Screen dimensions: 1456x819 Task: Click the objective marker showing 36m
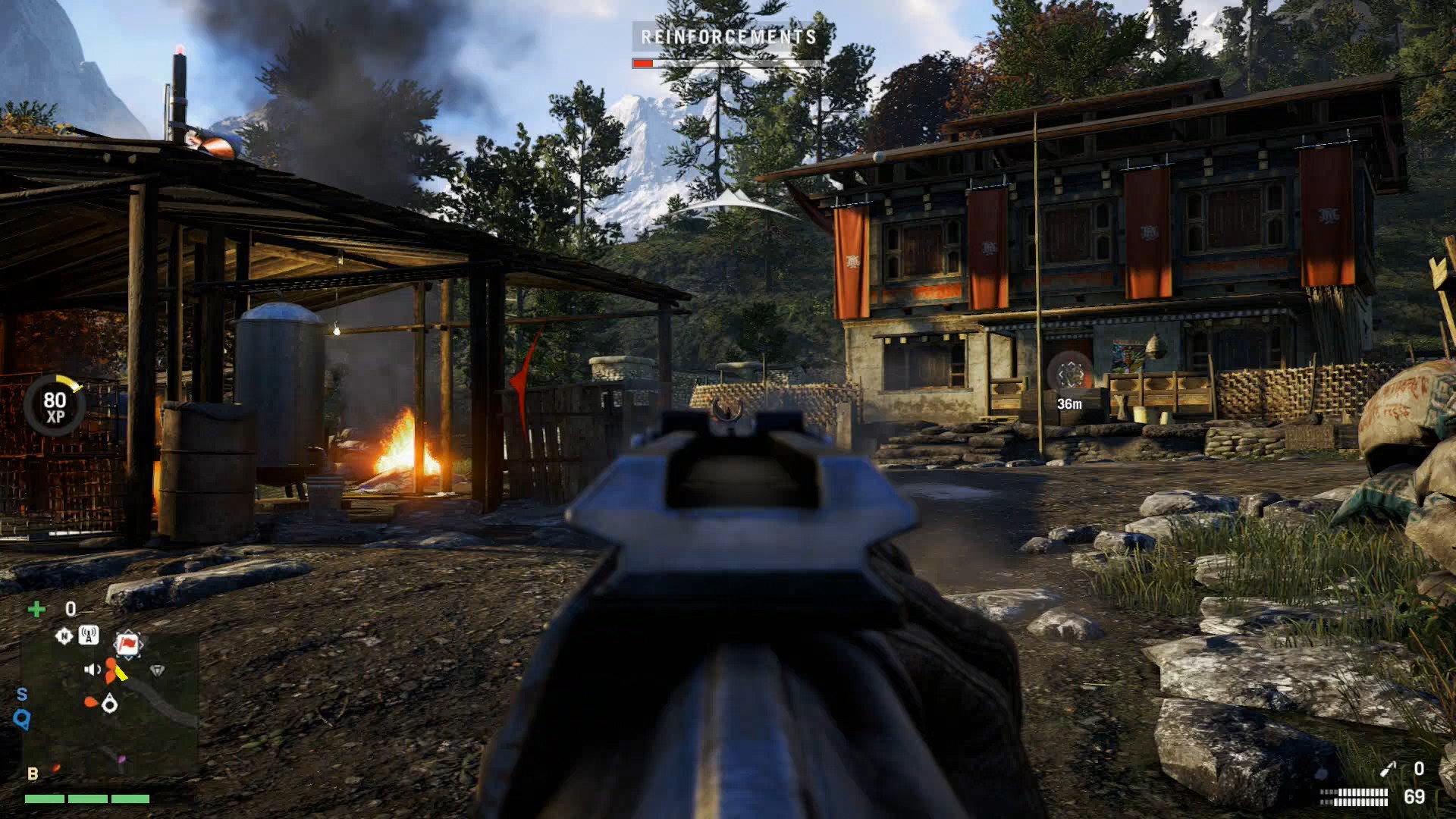tap(1070, 376)
